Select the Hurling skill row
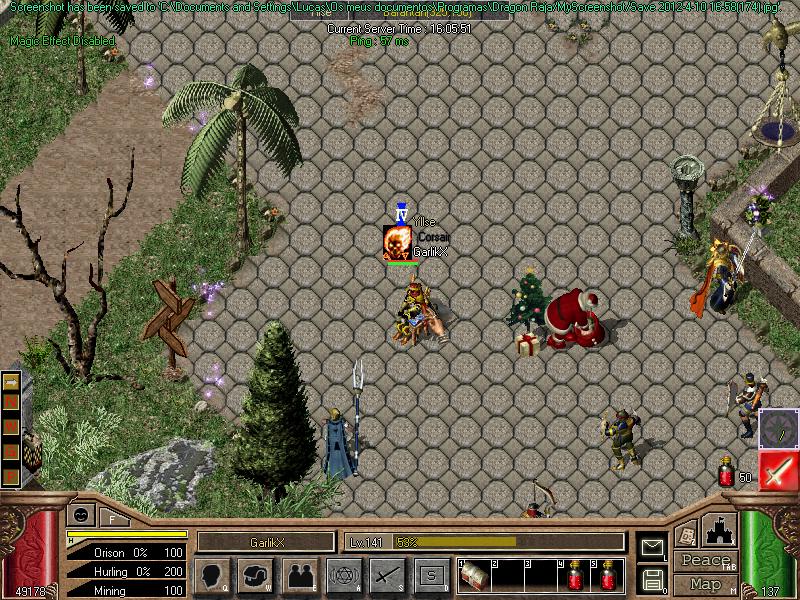The width and height of the screenshot is (800, 600). pyautogui.click(x=125, y=571)
